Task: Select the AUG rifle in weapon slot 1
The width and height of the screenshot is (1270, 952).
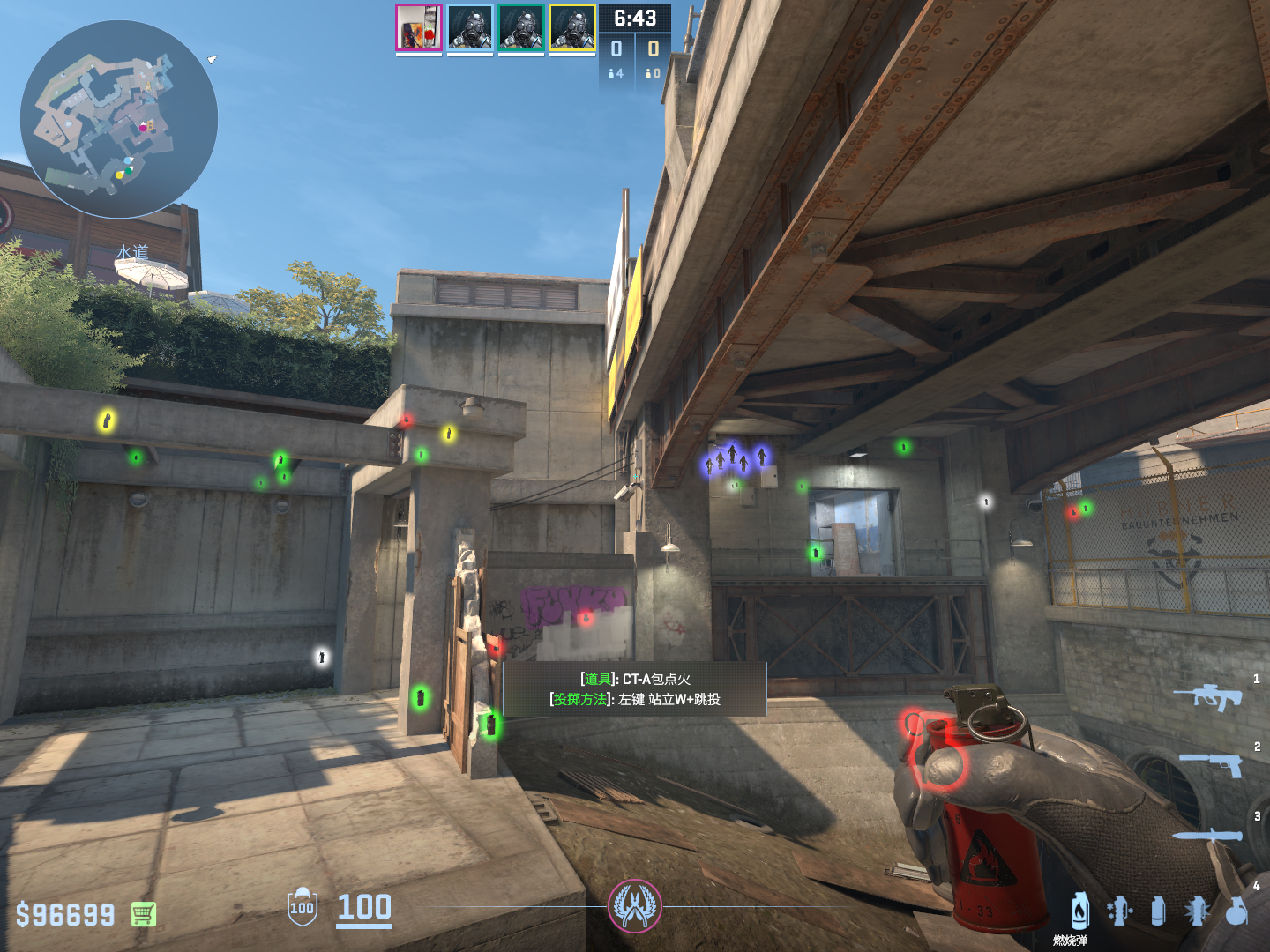Action: tap(1207, 696)
